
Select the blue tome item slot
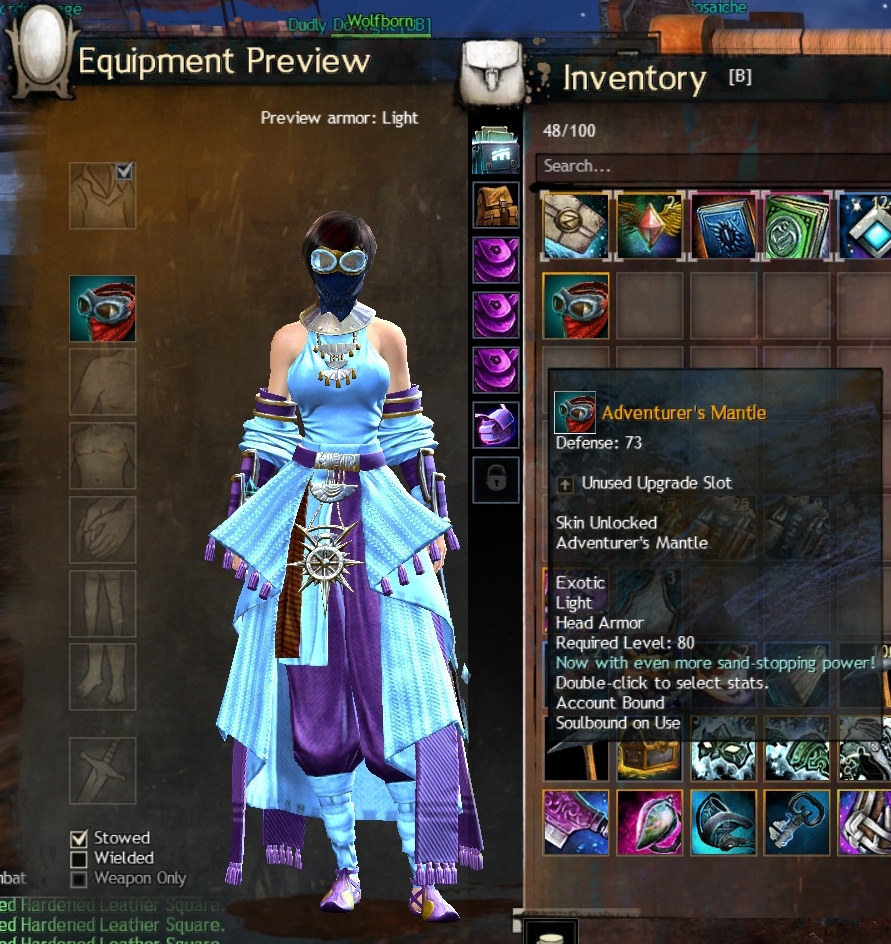tap(723, 226)
